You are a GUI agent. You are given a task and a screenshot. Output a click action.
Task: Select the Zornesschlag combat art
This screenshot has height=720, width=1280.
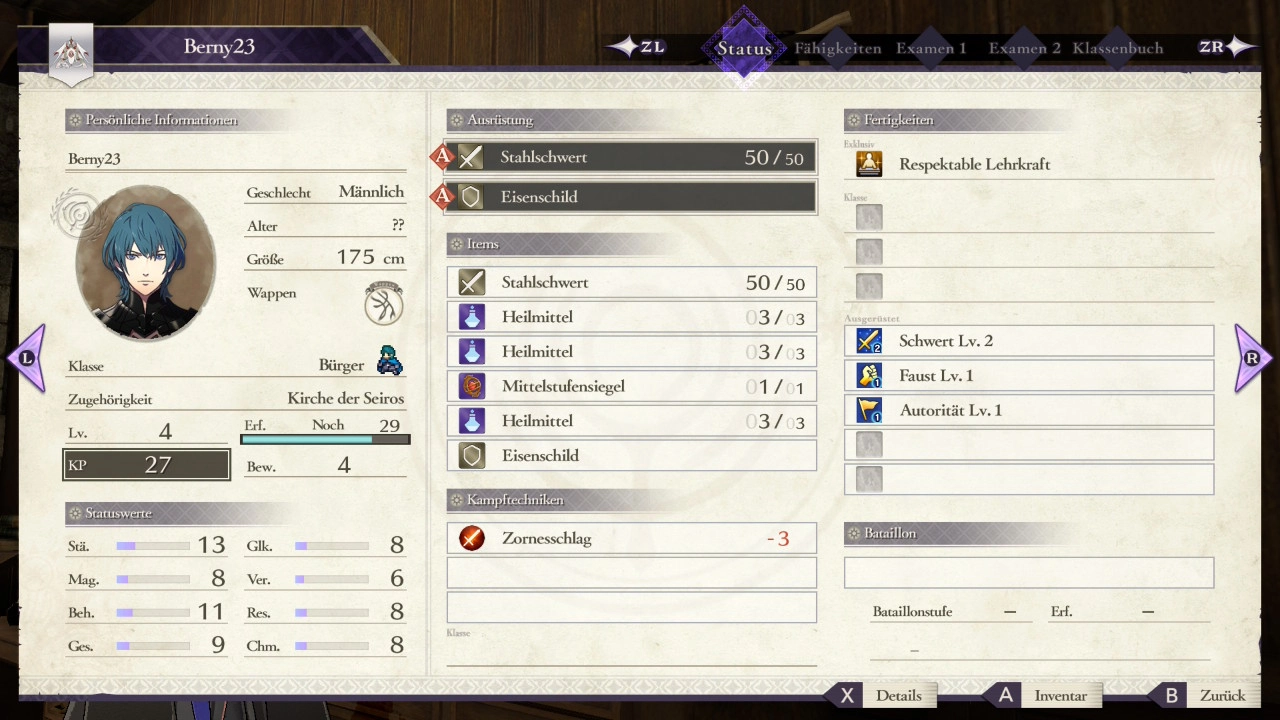tap(631, 538)
